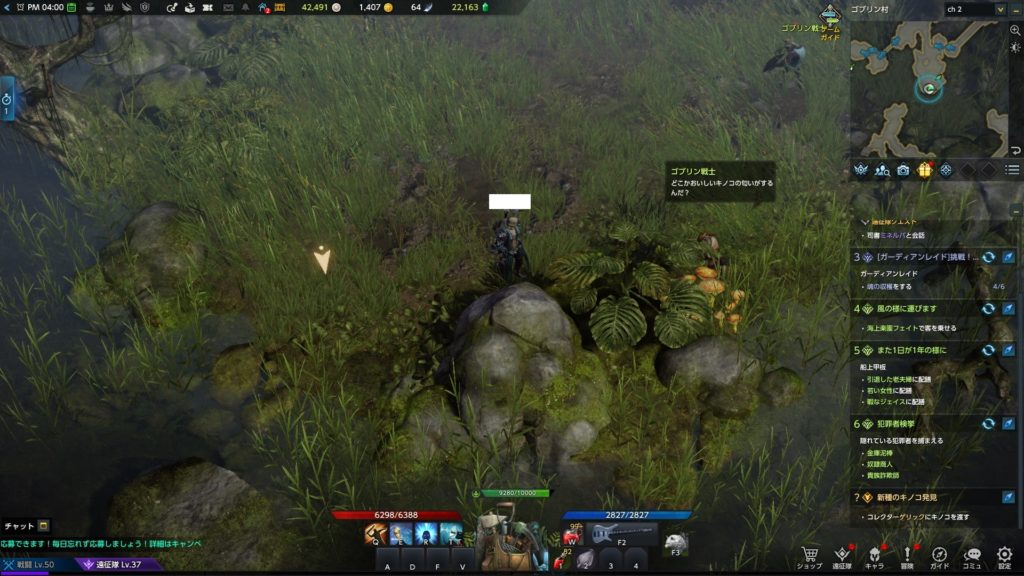This screenshot has width=1024, height=576.
Task: Open the ショップ shop menu
Action: click(x=810, y=555)
